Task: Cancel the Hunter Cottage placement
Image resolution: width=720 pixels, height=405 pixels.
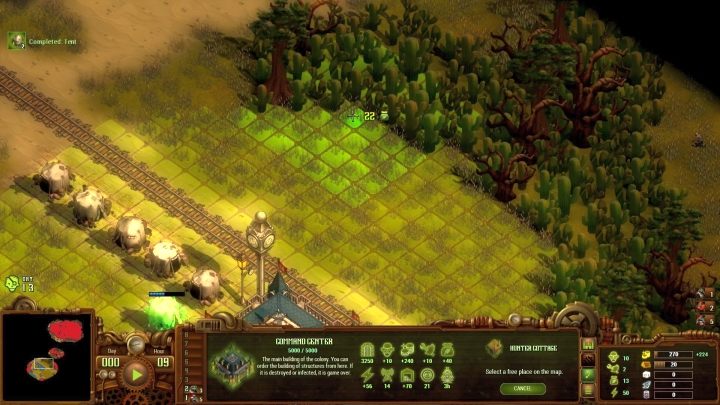Action: [x=523, y=387]
